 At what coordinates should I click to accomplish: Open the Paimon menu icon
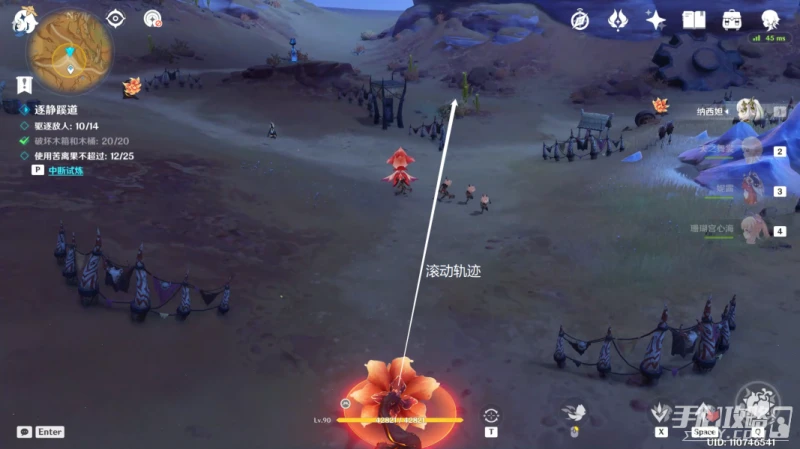coord(22,19)
